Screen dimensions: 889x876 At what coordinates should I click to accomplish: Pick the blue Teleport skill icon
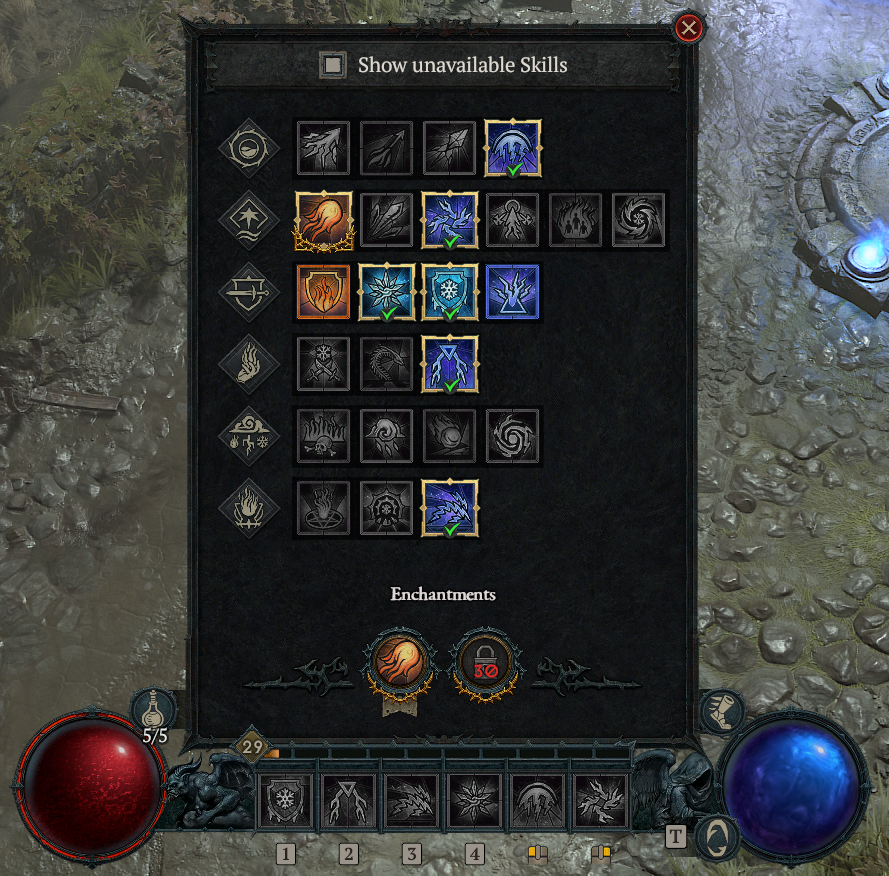(513, 292)
